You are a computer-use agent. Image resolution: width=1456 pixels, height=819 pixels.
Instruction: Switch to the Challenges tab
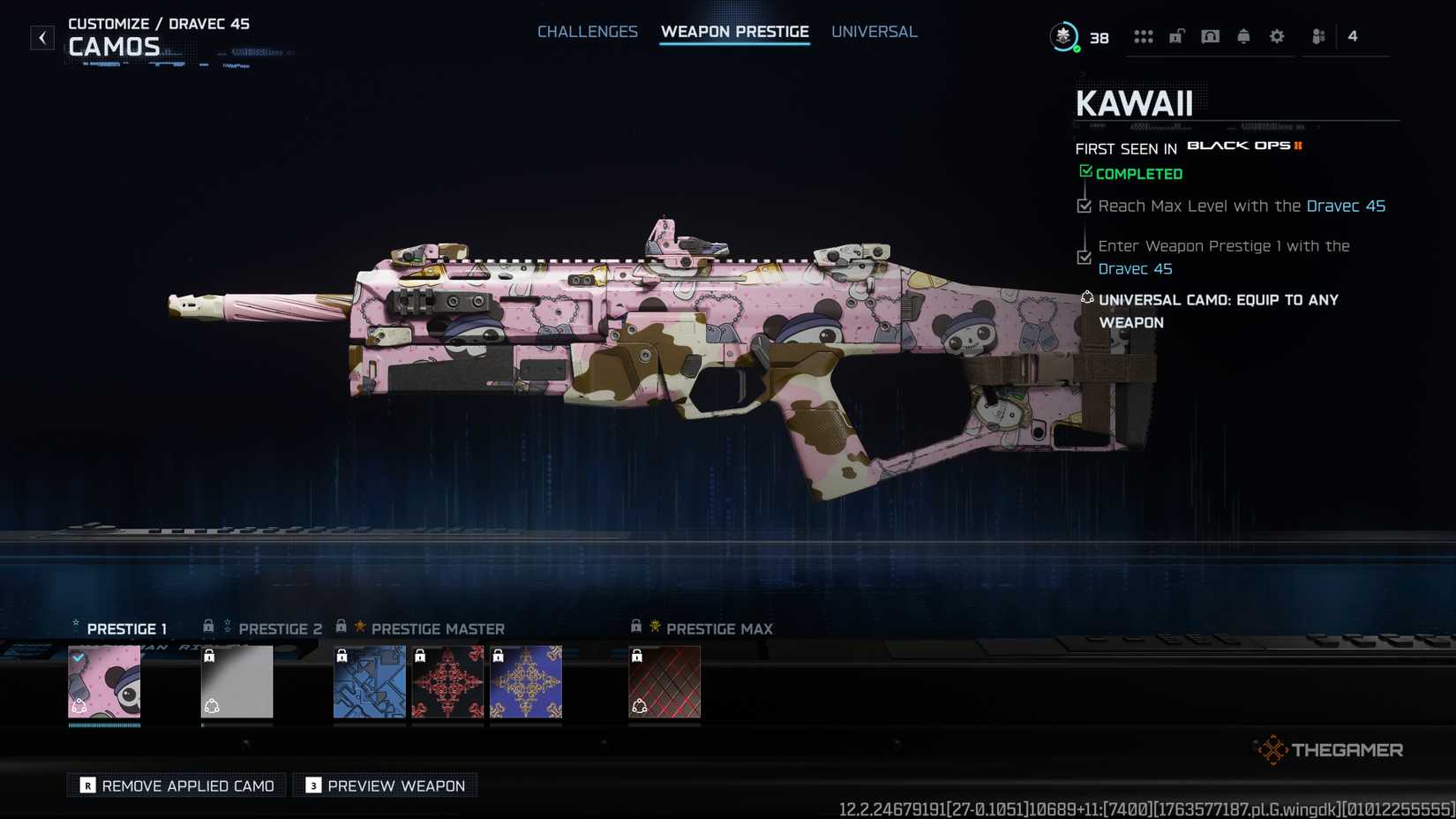(588, 31)
